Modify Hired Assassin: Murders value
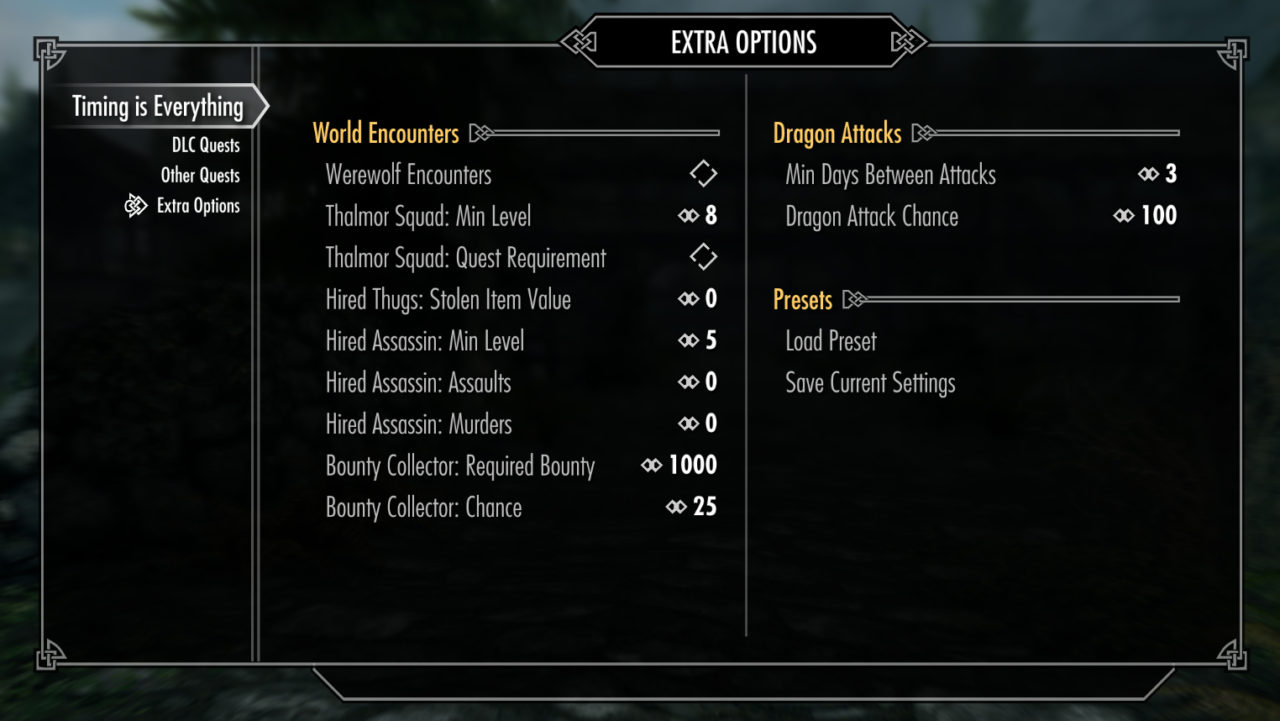 [698, 424]
